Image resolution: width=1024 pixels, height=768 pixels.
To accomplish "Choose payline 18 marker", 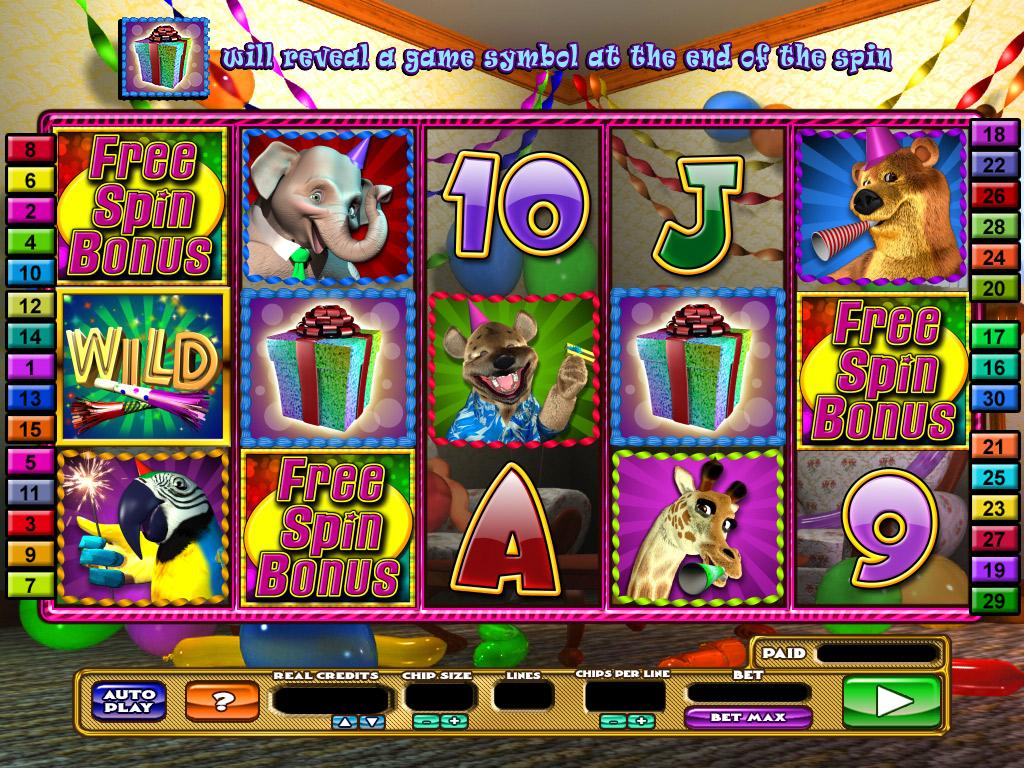I will point(994,135).
